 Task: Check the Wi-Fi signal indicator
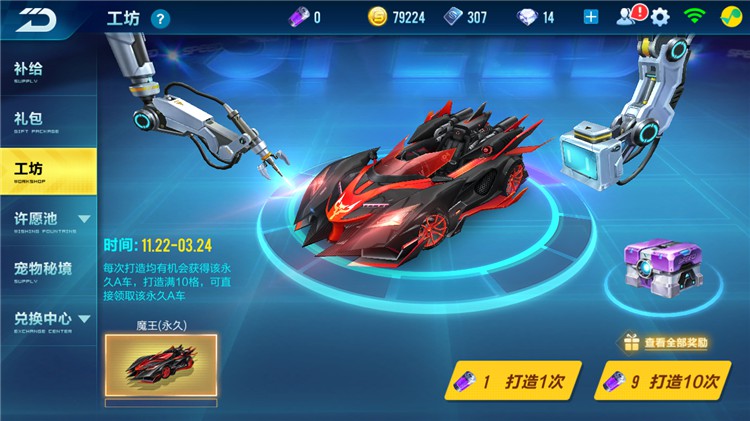pos(693,17)
